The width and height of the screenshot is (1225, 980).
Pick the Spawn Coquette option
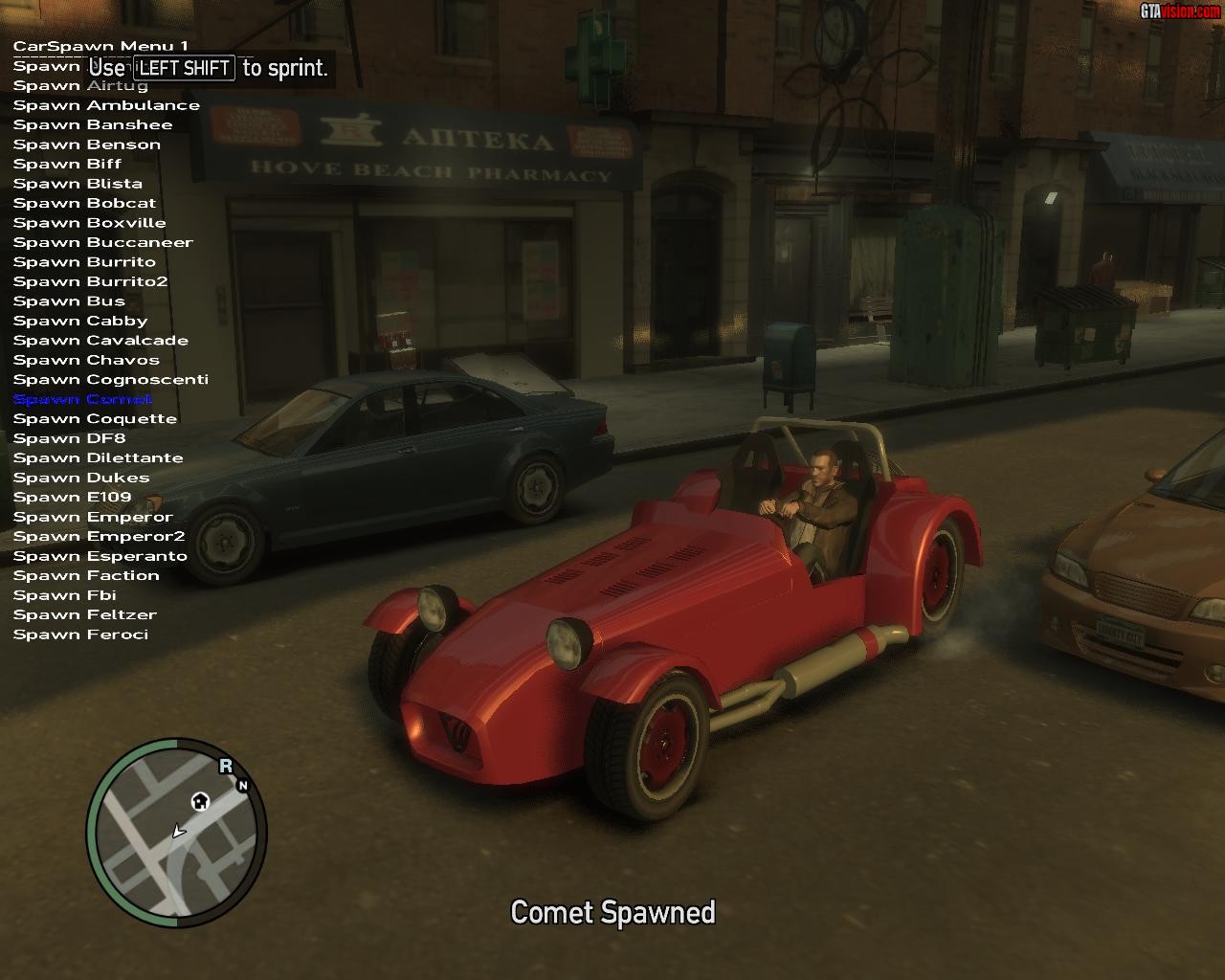pos(95,419)
